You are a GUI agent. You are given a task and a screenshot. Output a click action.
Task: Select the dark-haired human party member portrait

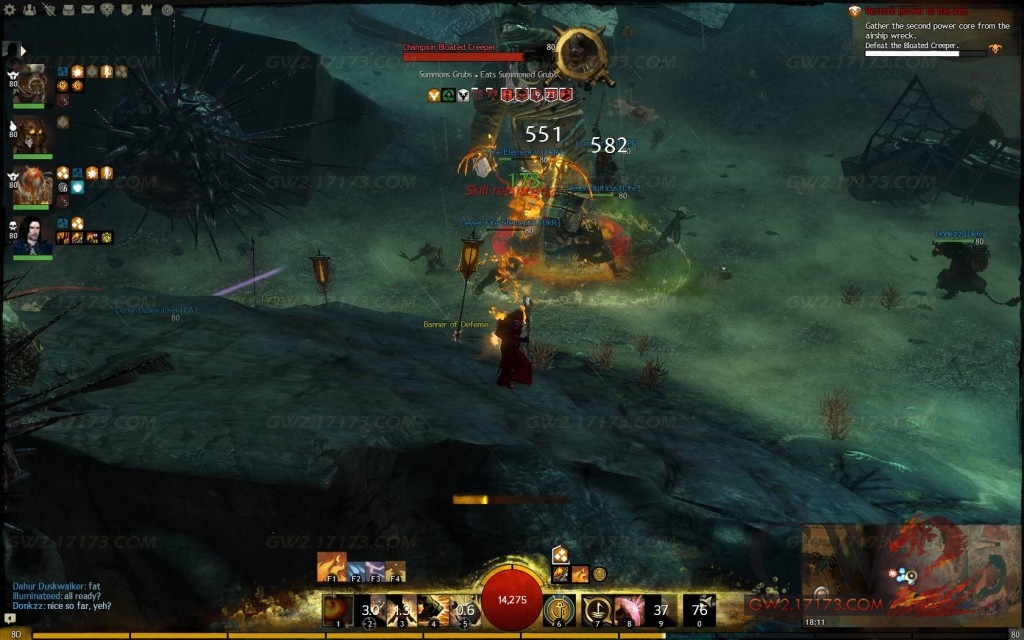coord(34,236)
